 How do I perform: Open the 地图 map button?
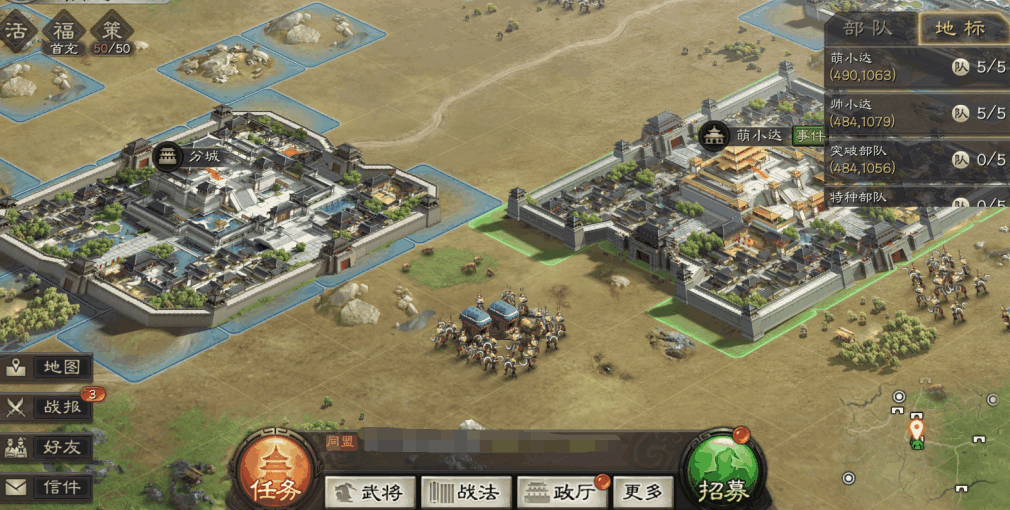(48, 367)
